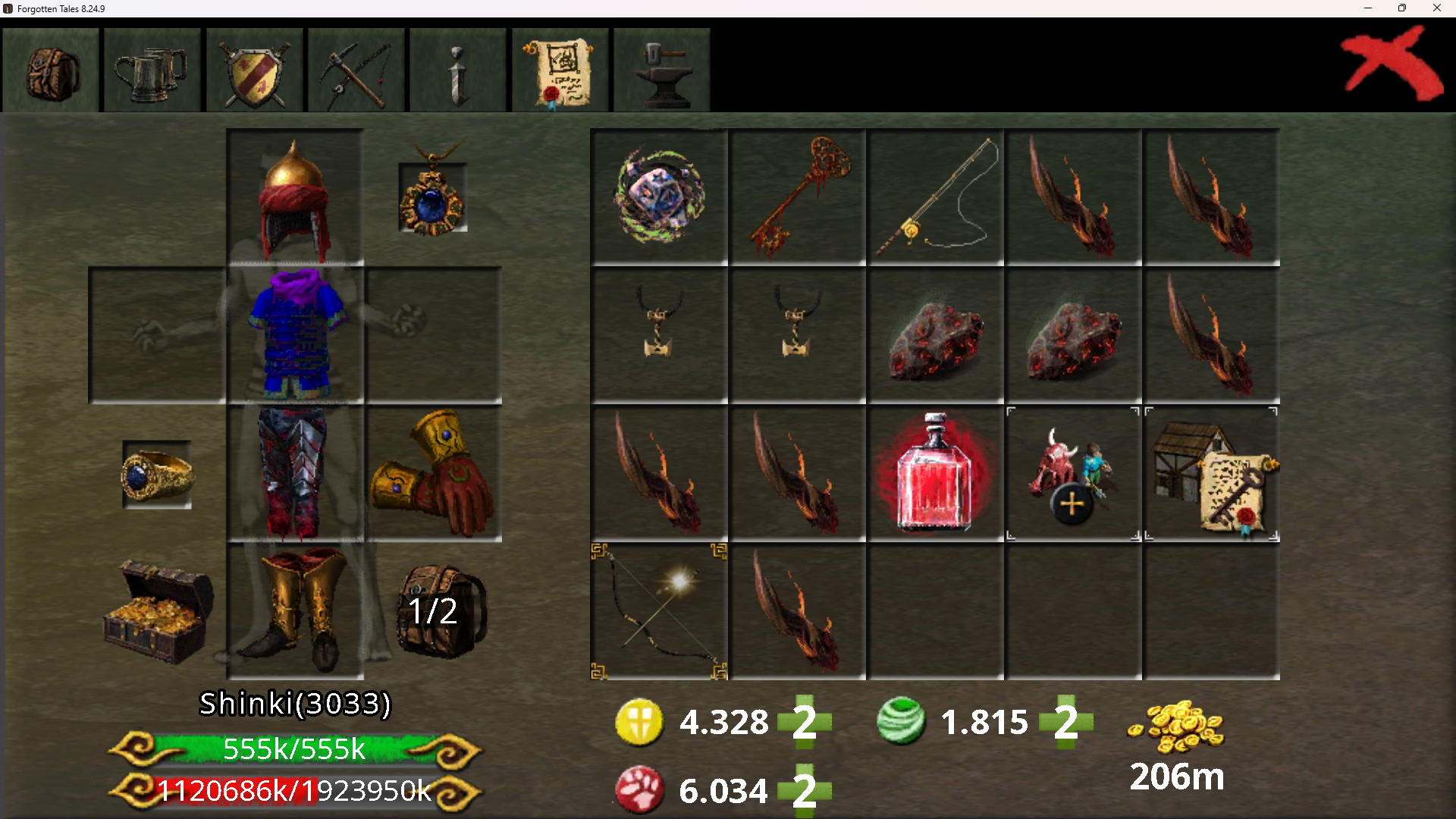Show the info tab

click(458, 71)
